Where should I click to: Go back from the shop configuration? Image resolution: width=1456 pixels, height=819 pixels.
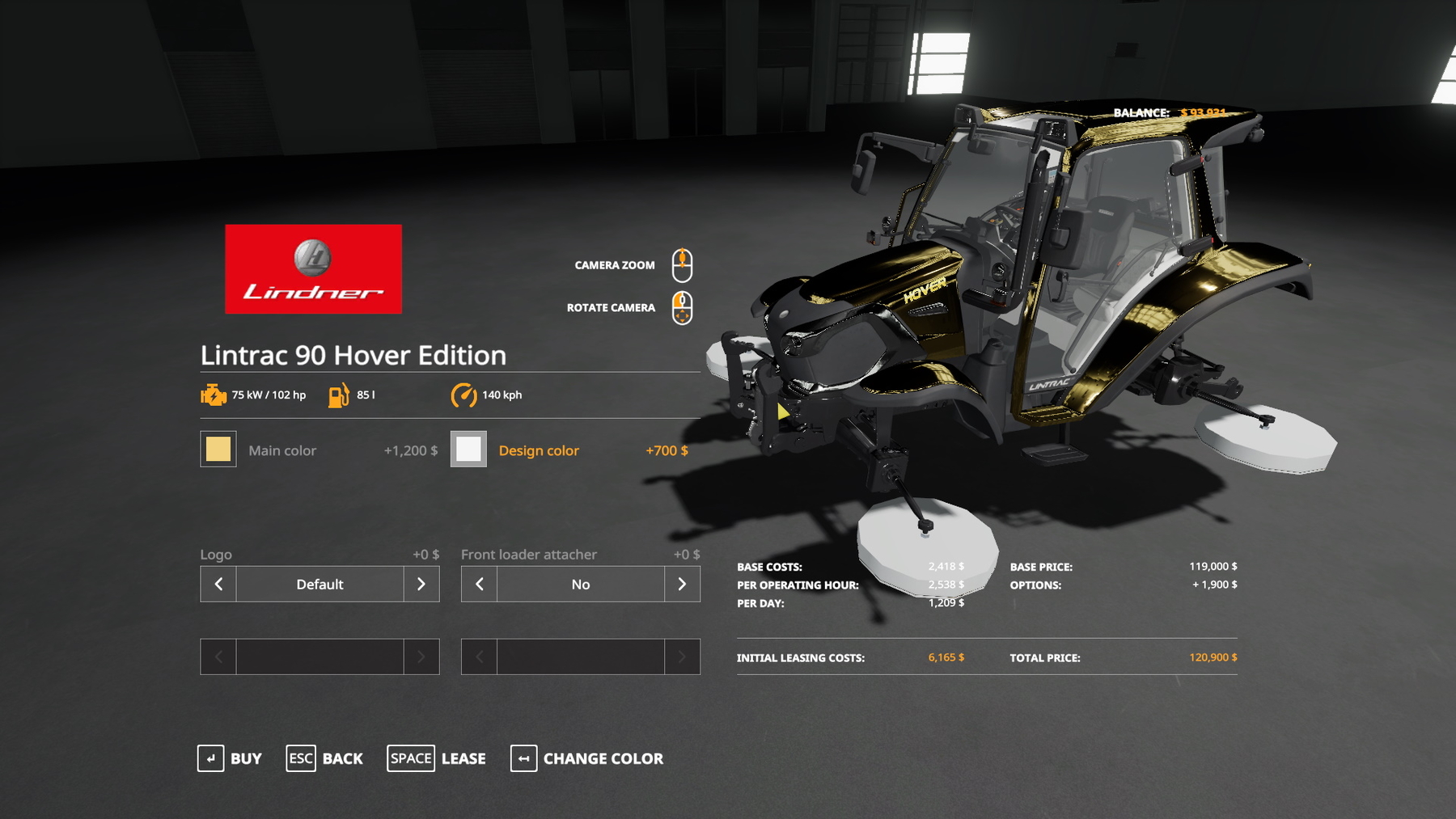point(324,758)
